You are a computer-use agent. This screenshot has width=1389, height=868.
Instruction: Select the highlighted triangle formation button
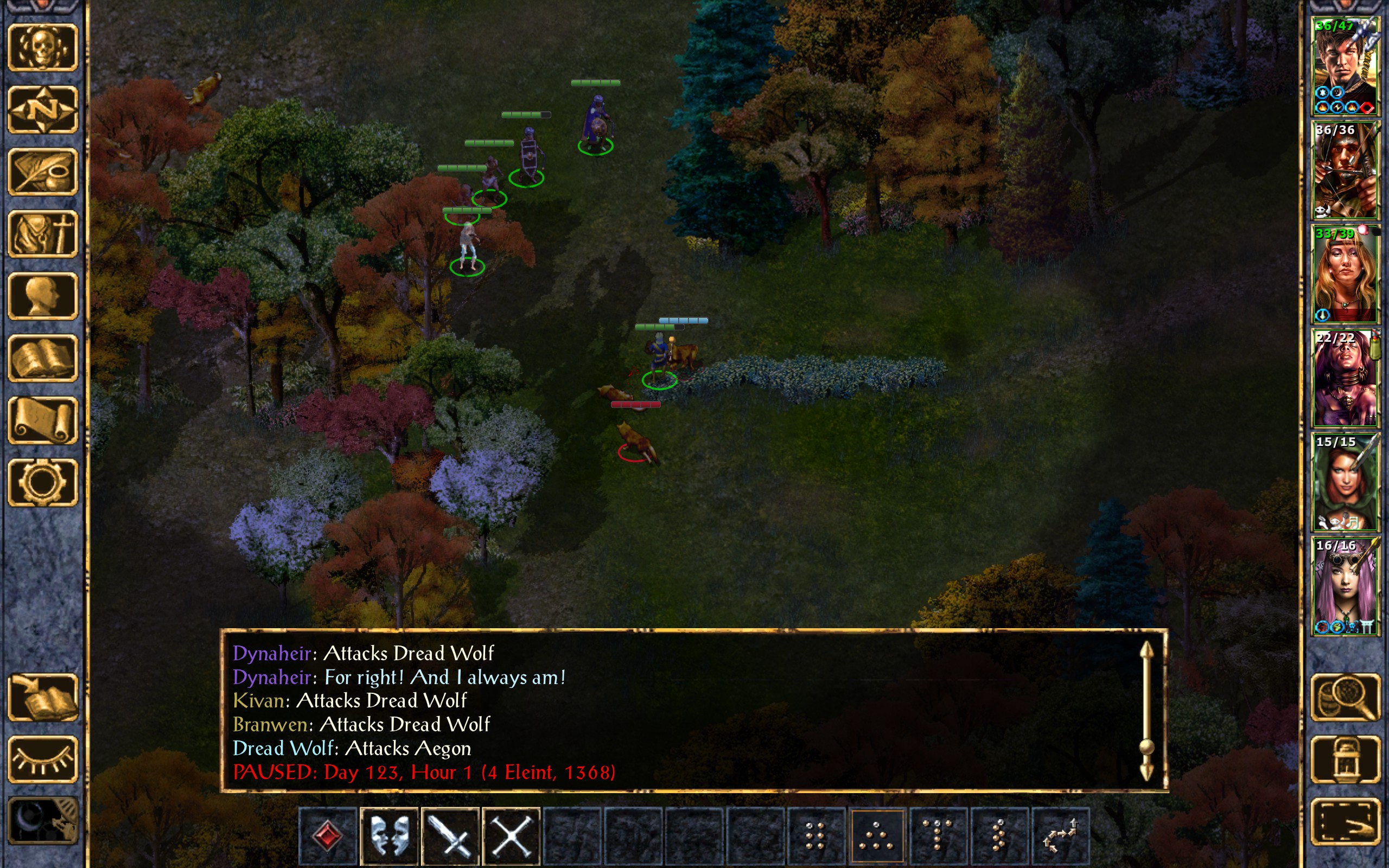click(x=877, y=835)
